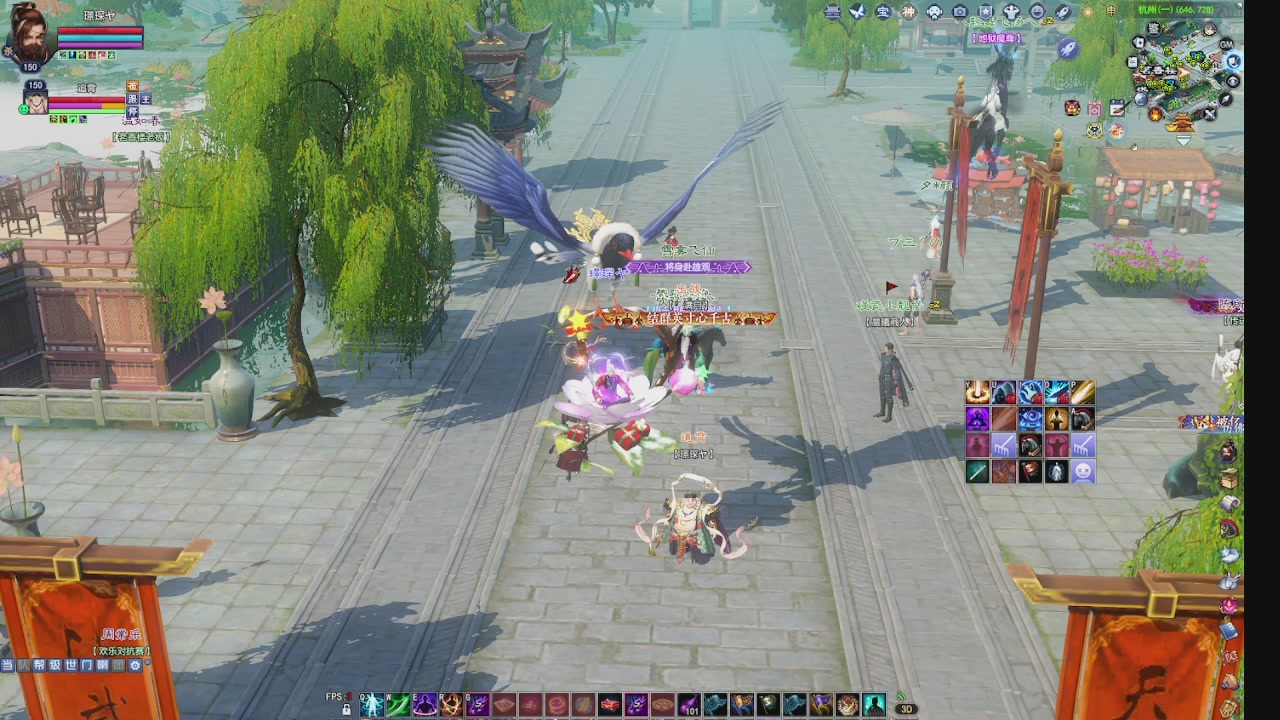Select the blue eye skill icon

(x=1030, y=419)
